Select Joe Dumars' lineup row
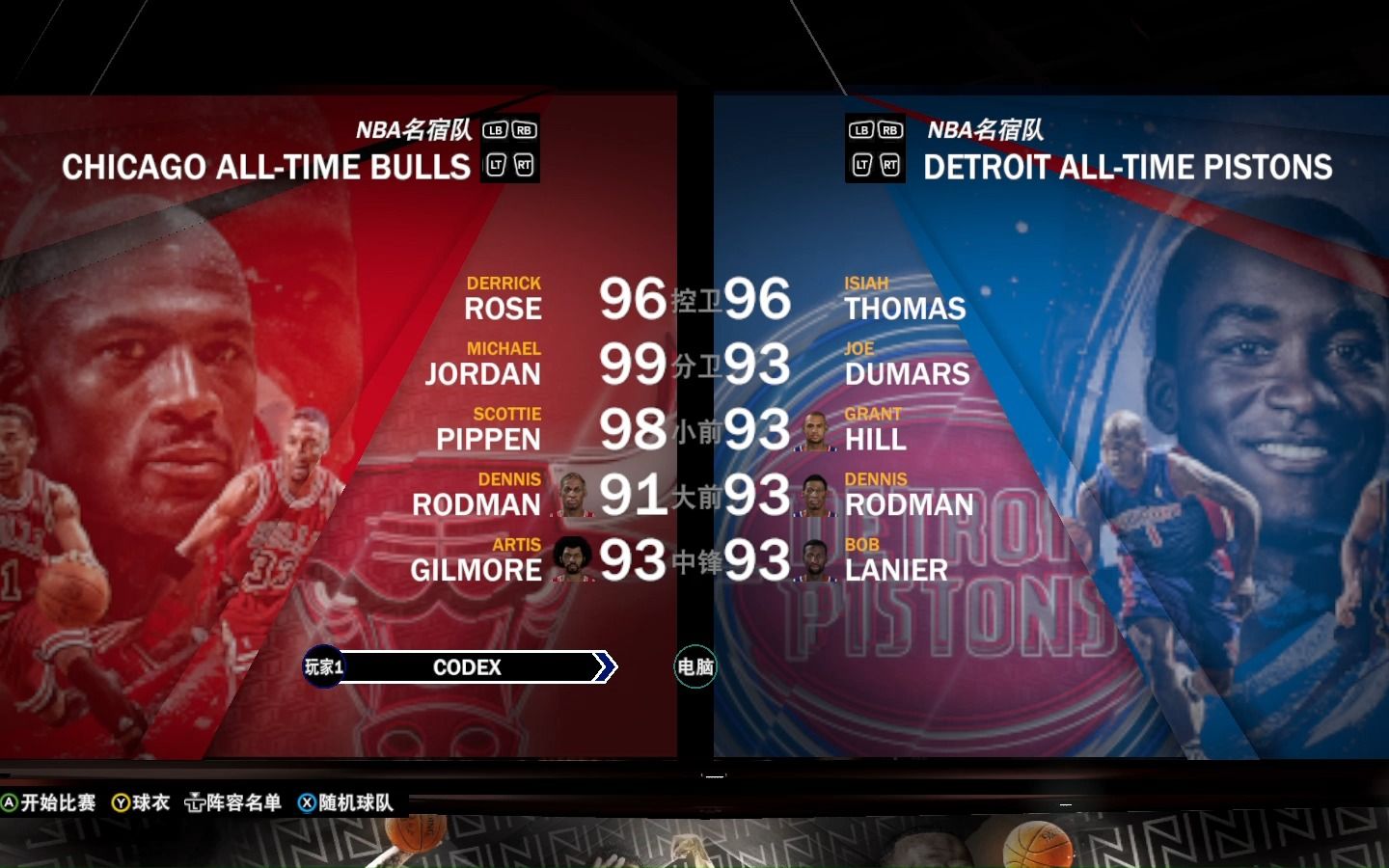 tap(907, 365)
